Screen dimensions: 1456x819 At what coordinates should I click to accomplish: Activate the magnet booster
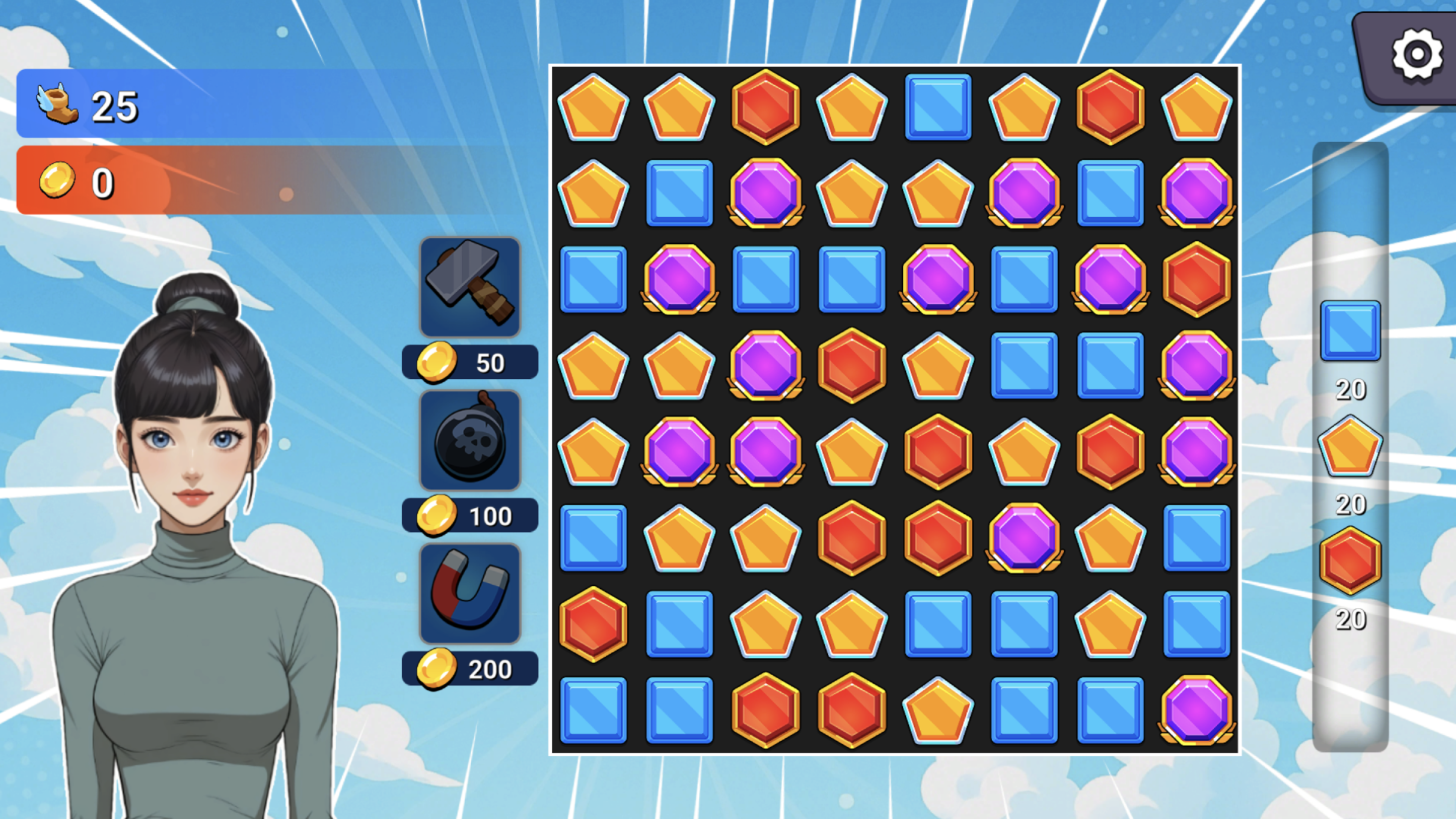(x=470, y=595)
